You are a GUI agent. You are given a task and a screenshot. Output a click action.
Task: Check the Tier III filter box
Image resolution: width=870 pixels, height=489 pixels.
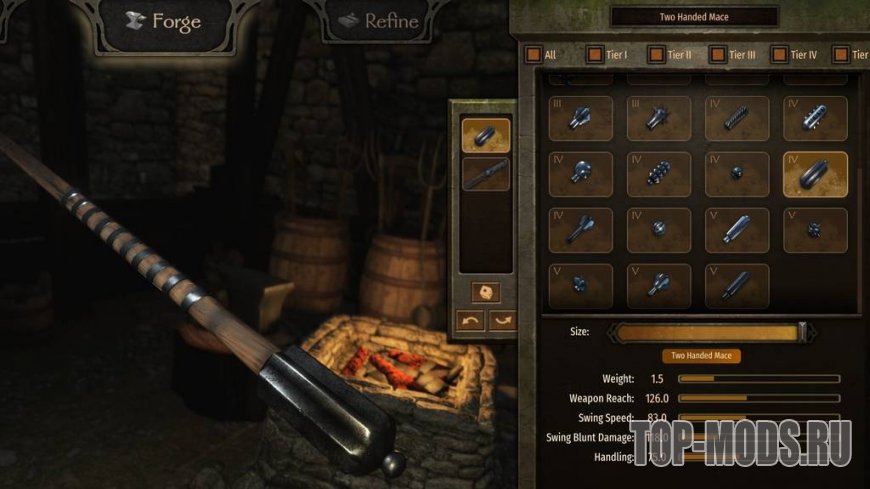(x=718, y=54)
